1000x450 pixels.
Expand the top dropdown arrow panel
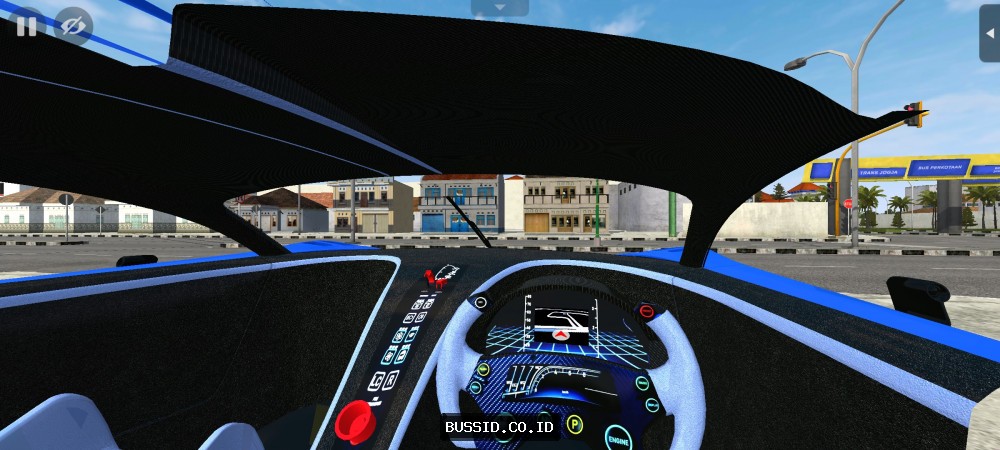499,8
